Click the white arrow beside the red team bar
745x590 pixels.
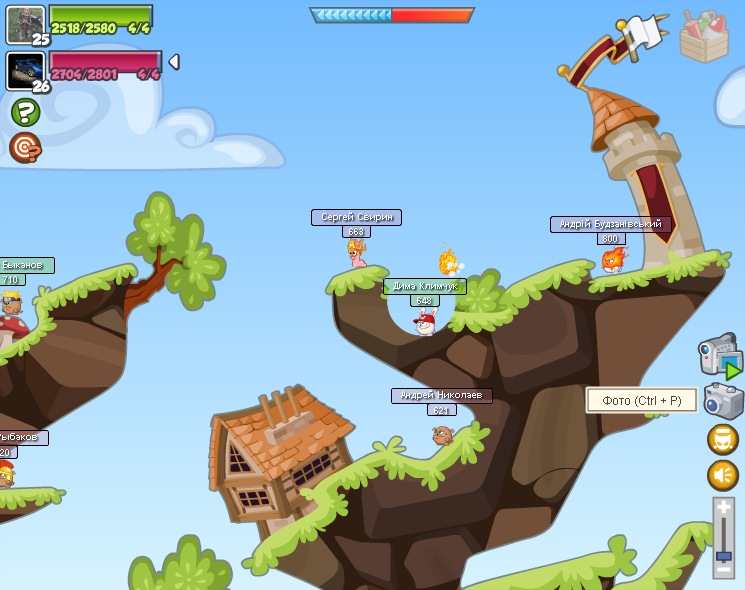tap(174, 62)
